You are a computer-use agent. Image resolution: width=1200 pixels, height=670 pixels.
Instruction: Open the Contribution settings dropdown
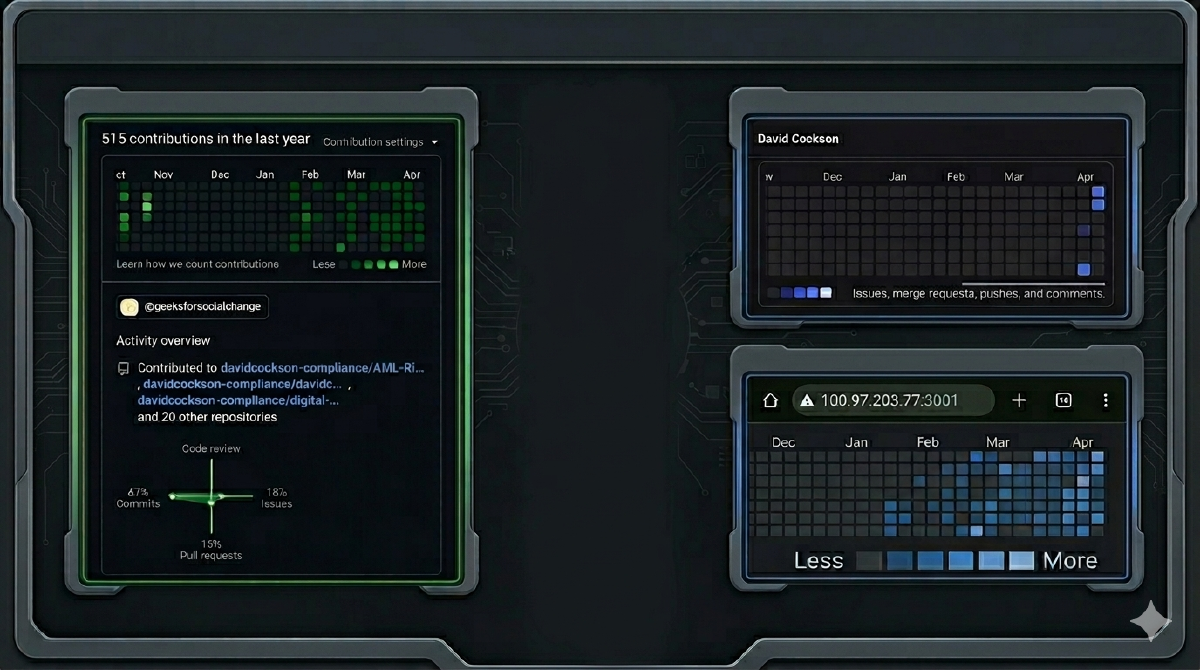click(380, 142)
